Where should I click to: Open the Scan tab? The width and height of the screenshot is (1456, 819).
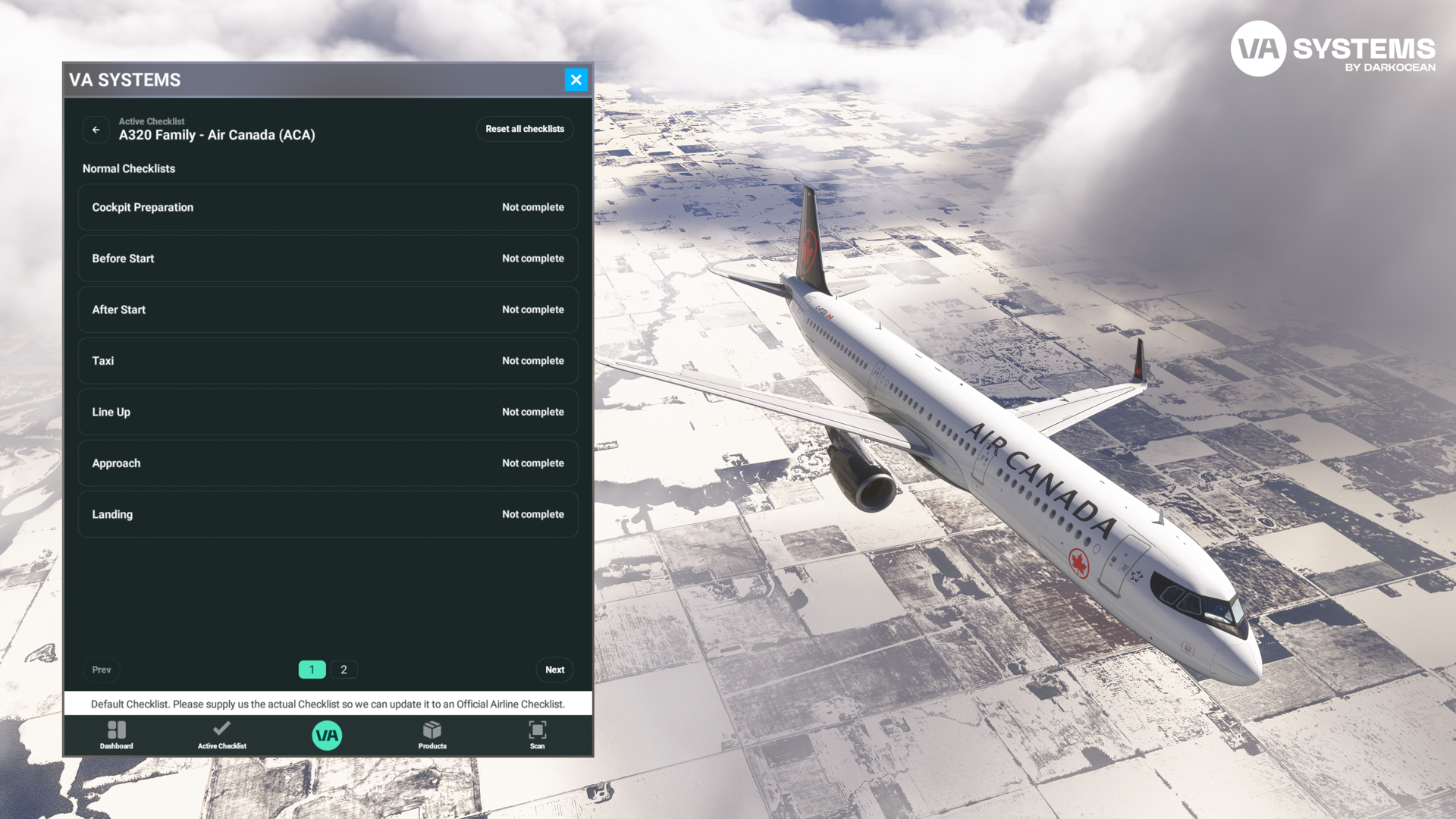pos(537,735)
